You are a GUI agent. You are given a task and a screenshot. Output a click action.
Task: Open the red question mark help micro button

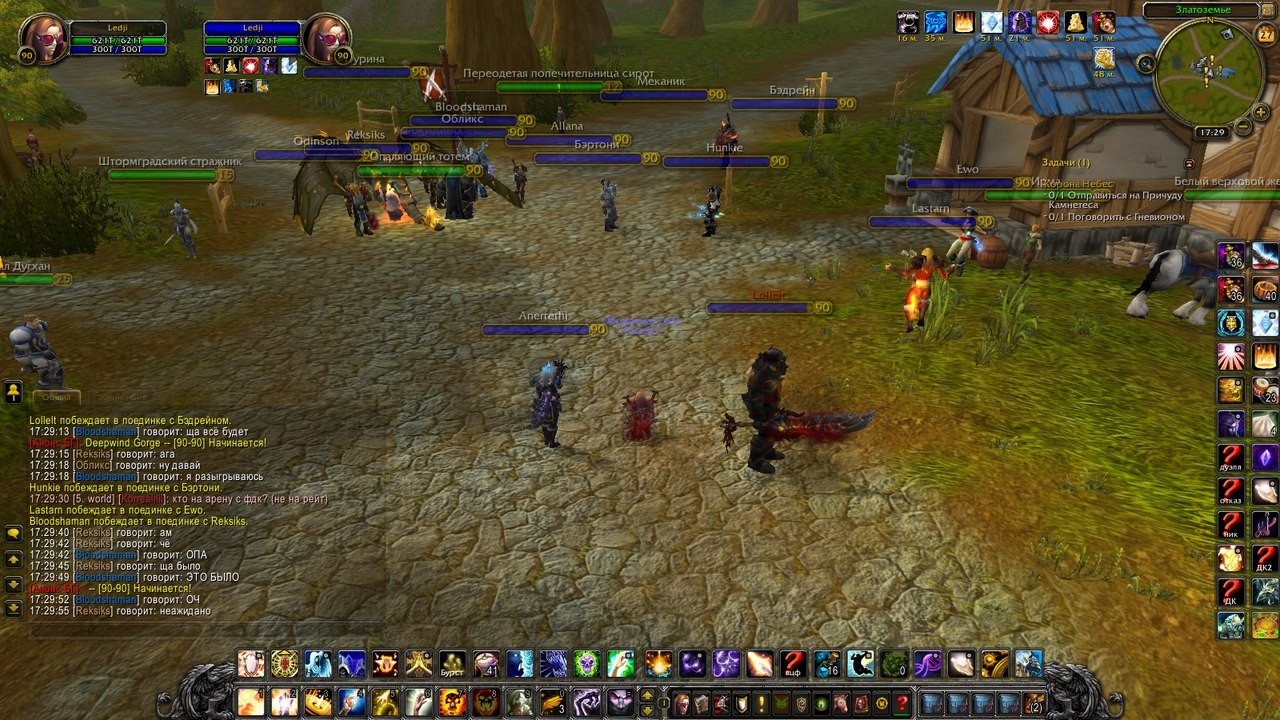[x=901, y=703]
